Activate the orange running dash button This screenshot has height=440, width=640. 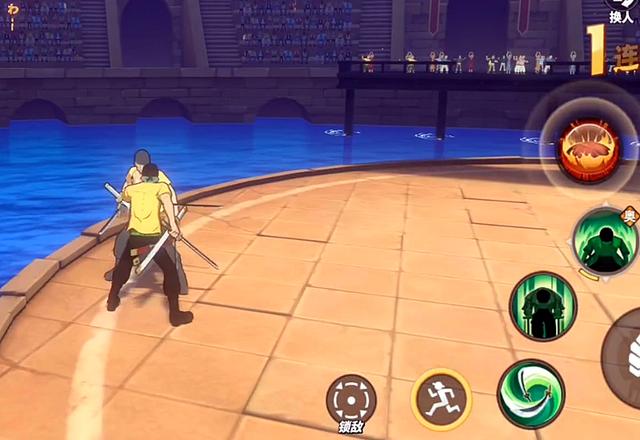[x=441, y=398]
